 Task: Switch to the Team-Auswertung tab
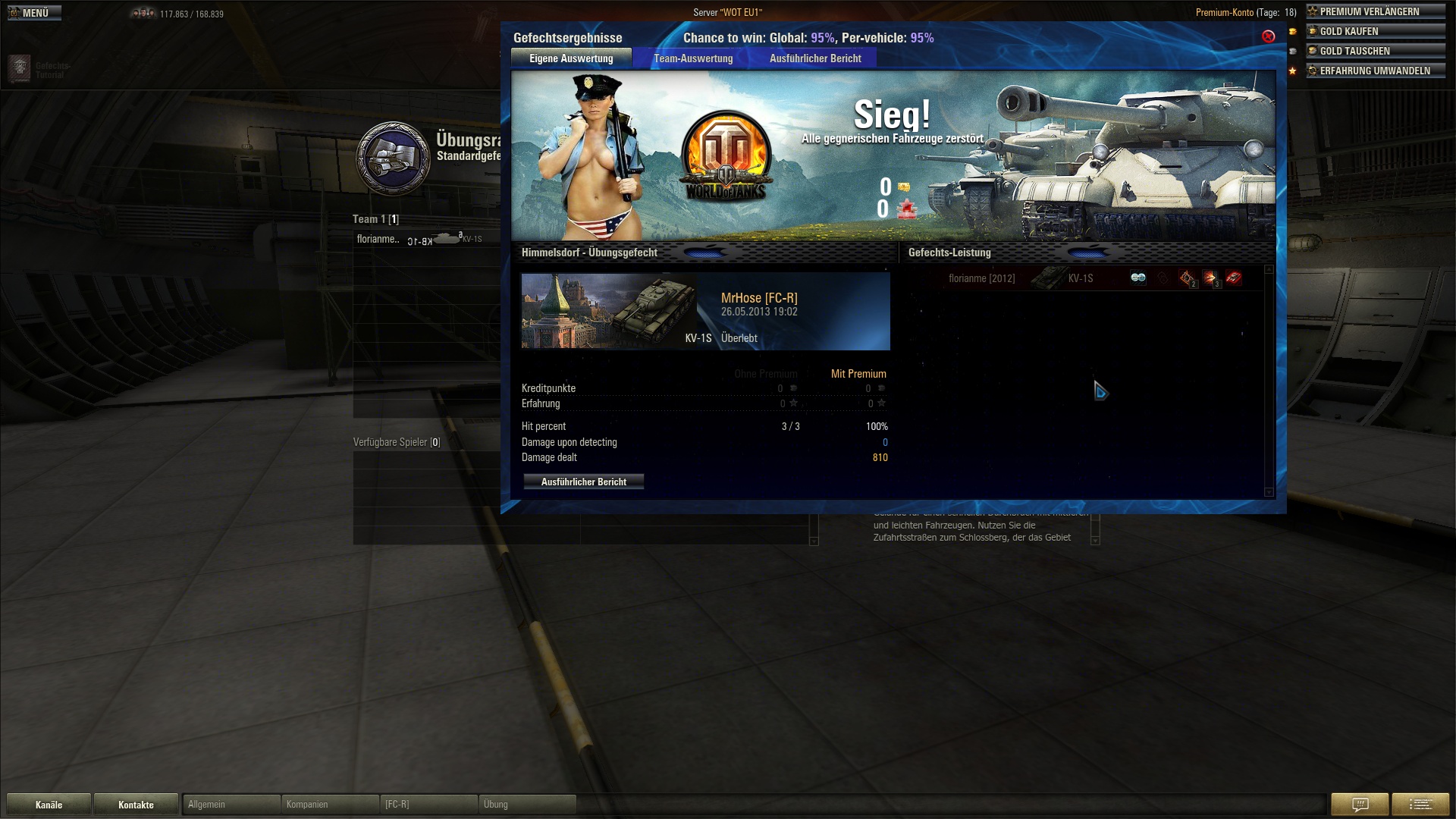click(693, 58)
